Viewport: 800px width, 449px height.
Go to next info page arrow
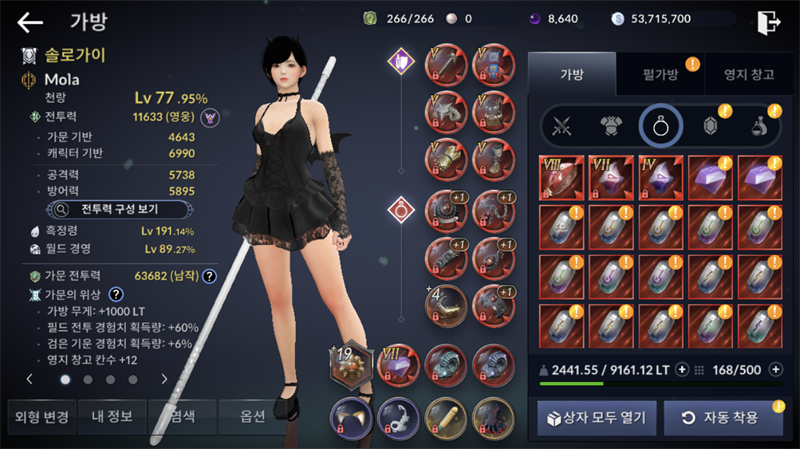pos(163,379)
